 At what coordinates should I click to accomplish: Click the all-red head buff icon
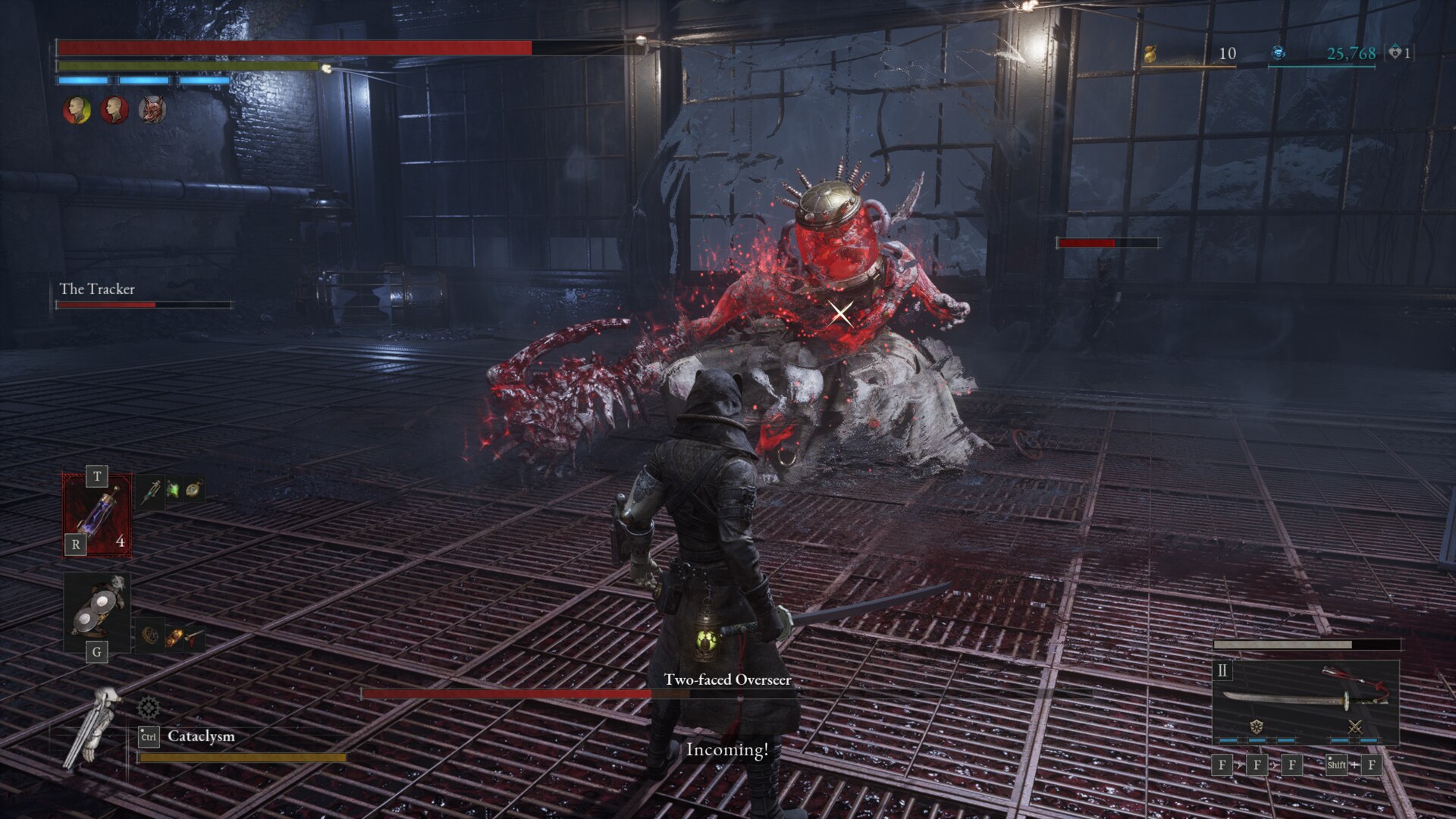[115, 110]
